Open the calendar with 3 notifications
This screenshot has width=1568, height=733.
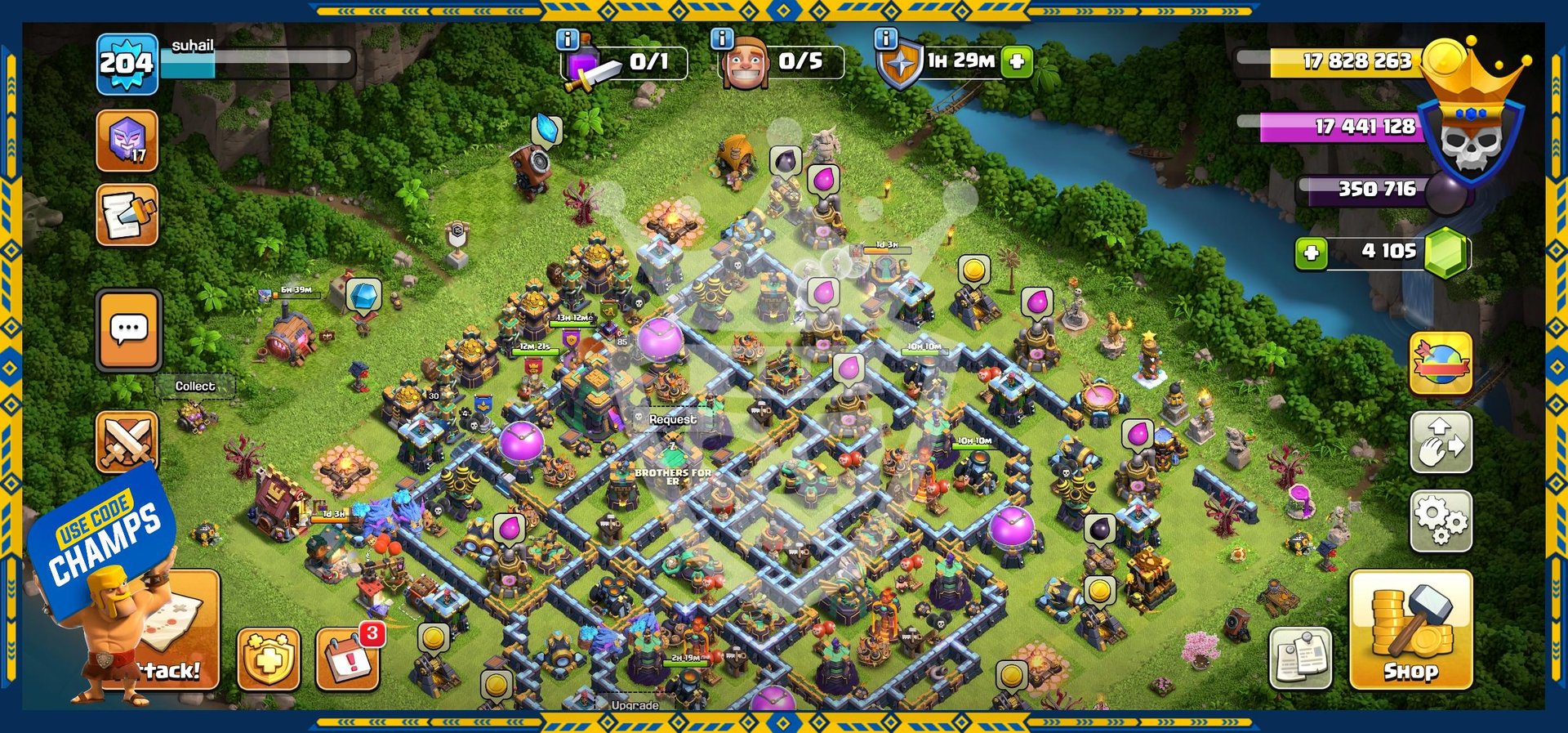click(x=349, y=659)
